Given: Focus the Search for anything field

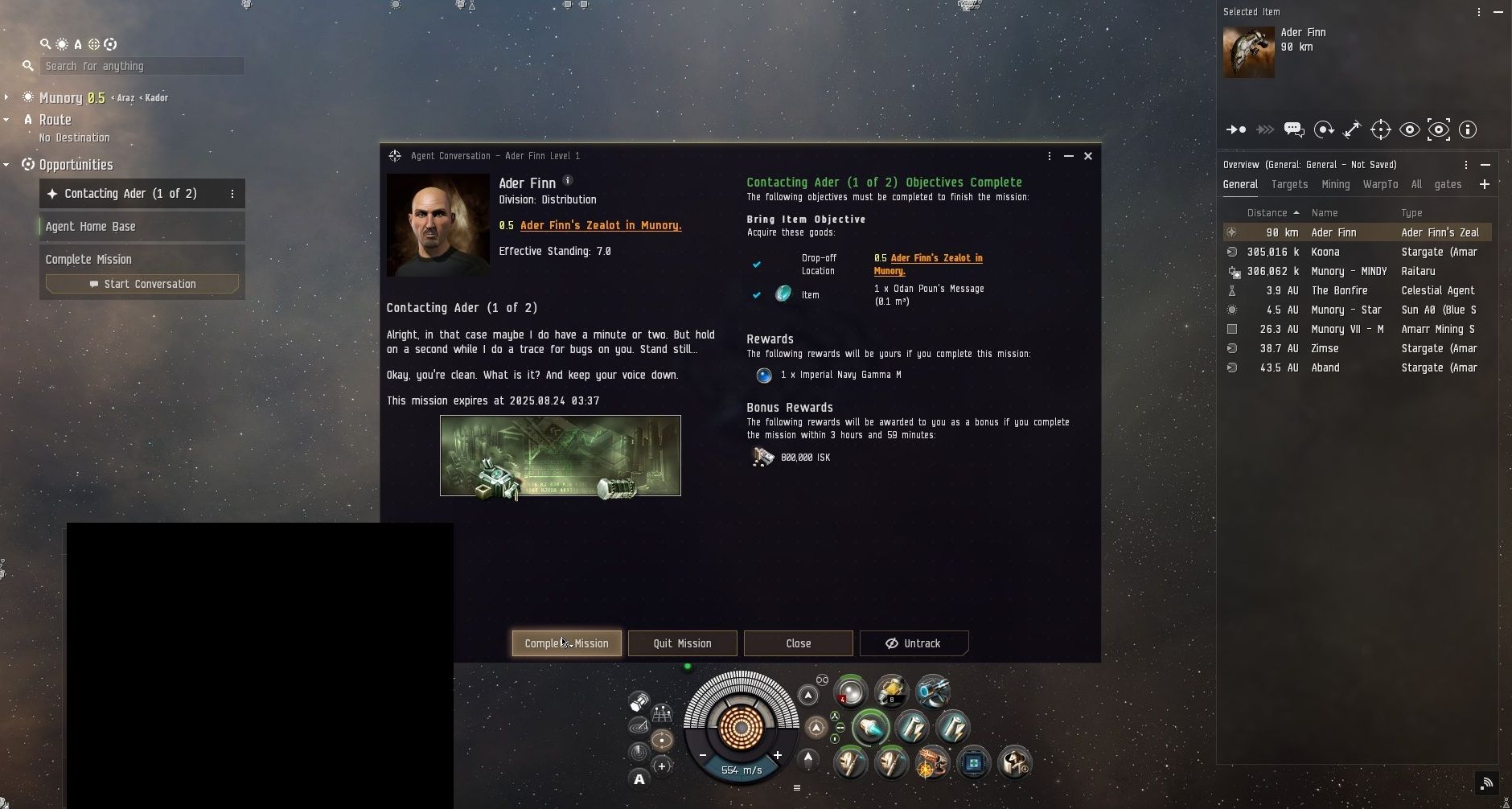Looking at the screenshot, I should (142, 66).
